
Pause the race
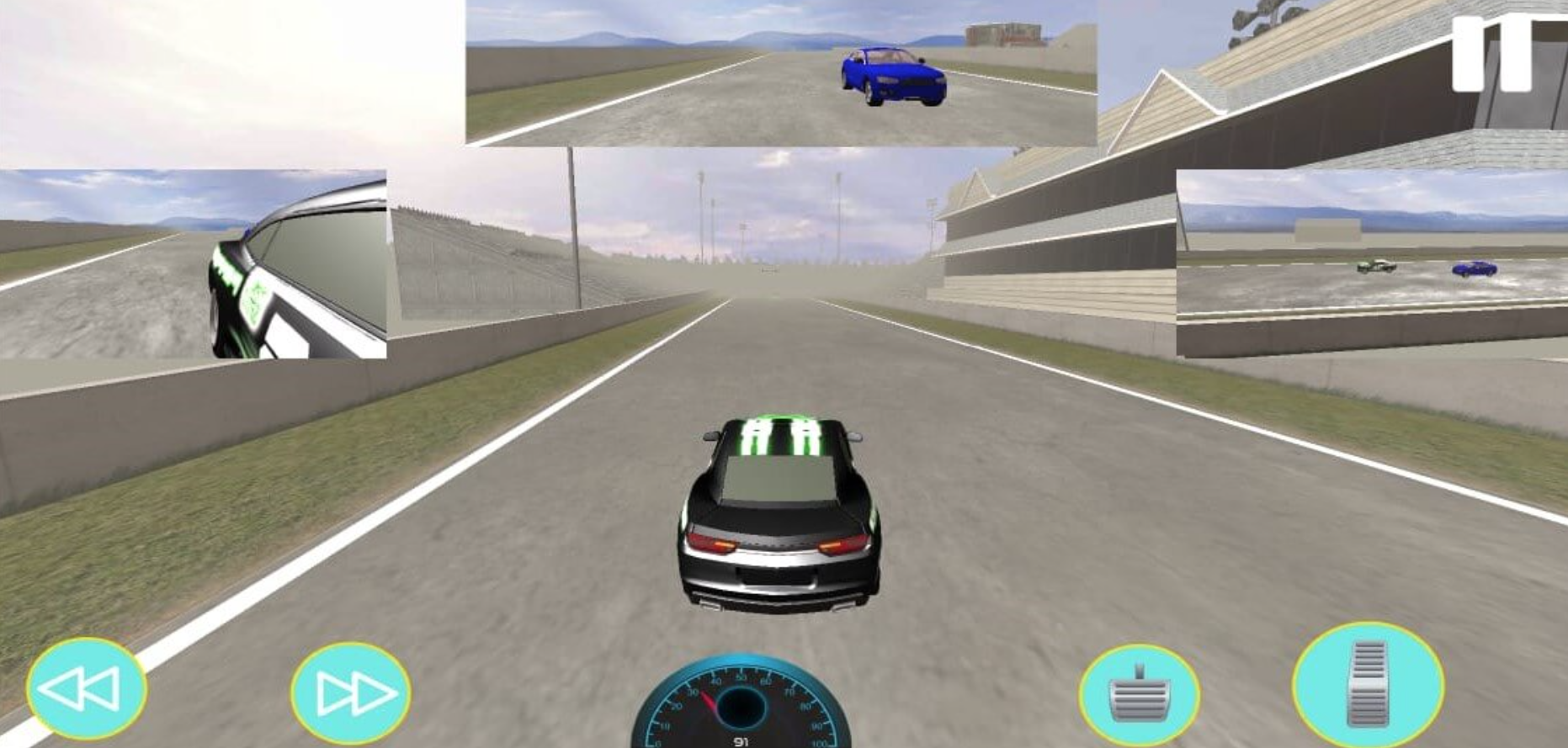[1491, 54]
